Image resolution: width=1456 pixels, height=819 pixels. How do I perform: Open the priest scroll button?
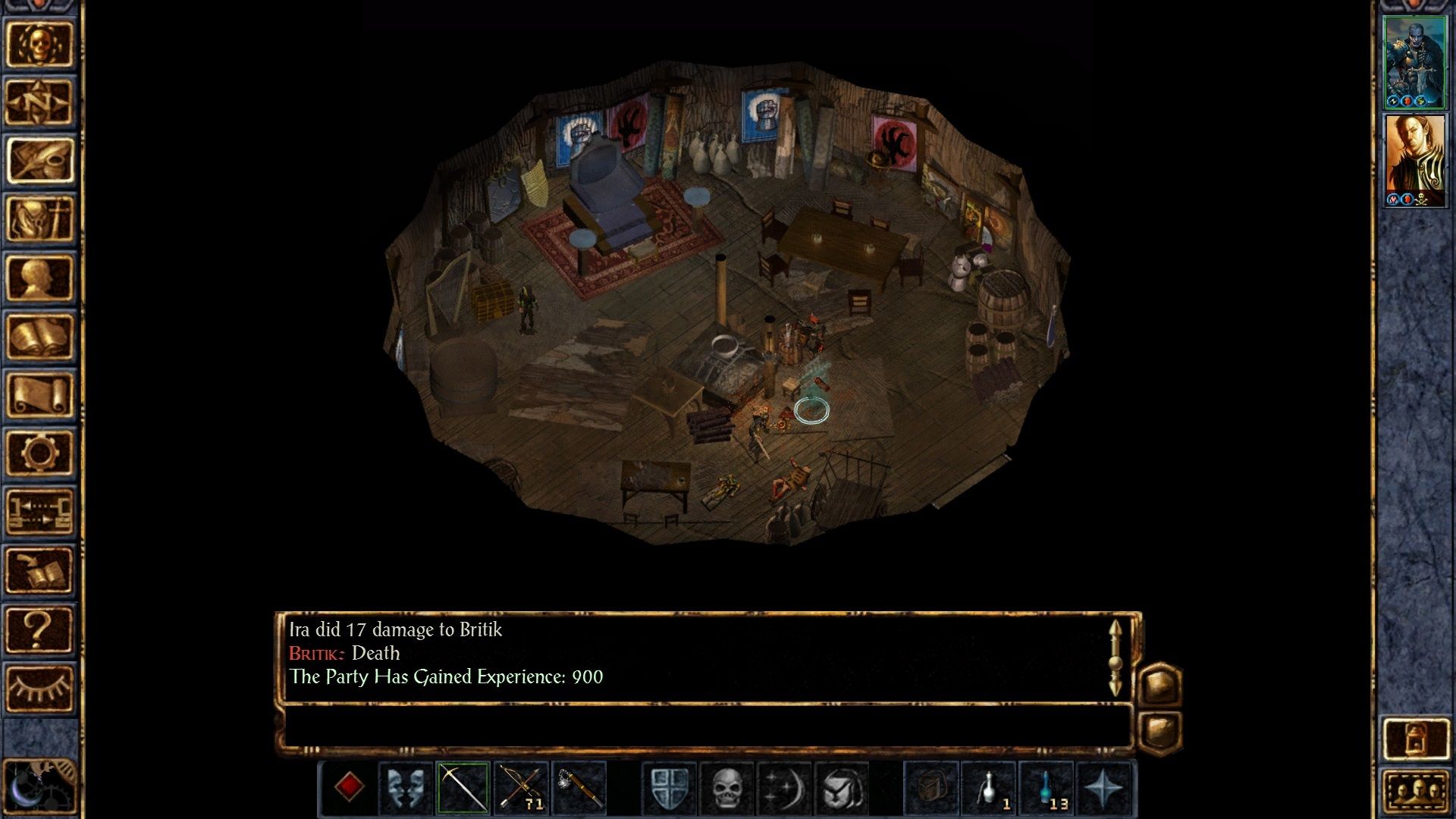39,394
